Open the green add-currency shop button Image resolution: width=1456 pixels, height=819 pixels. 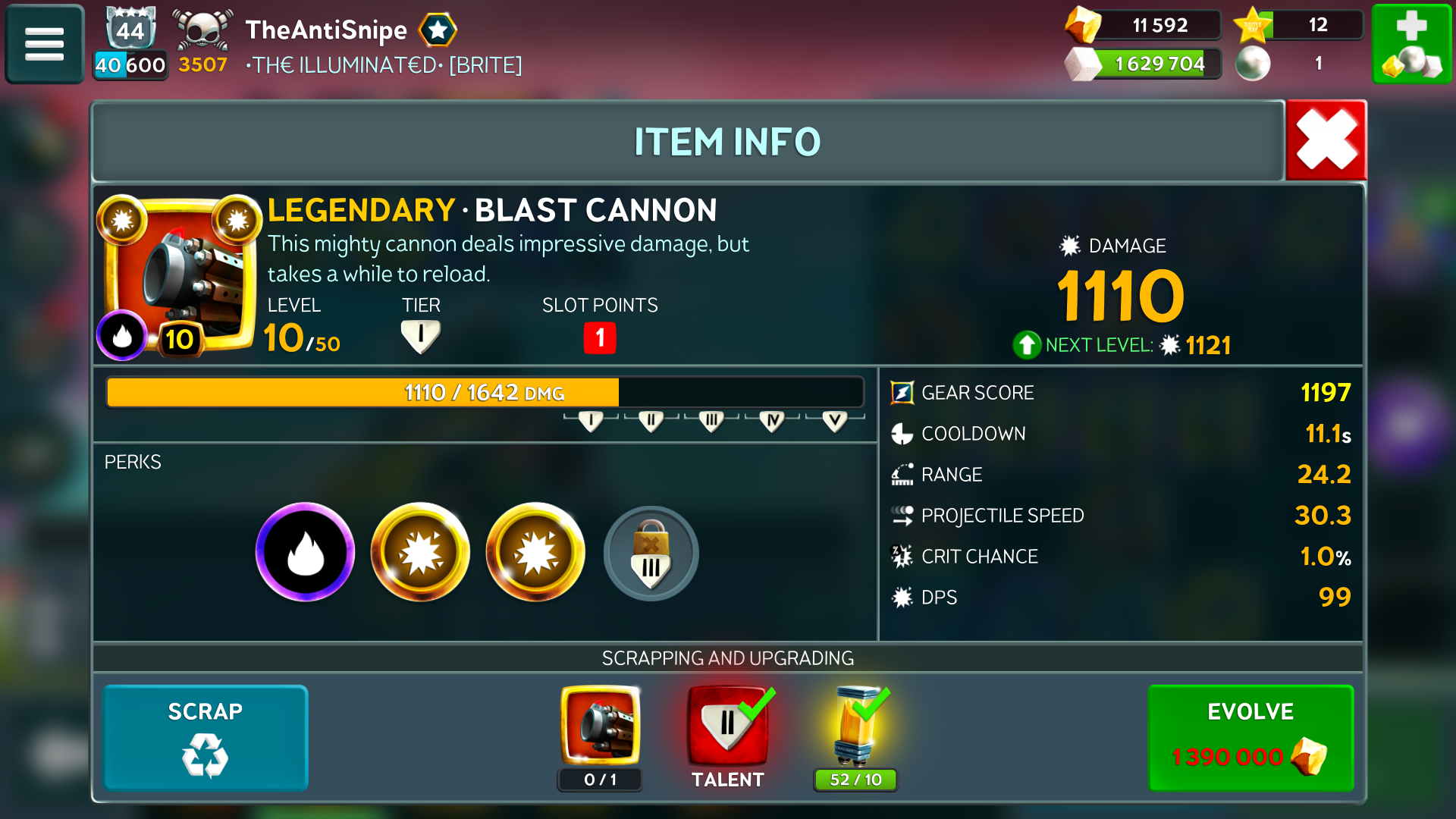[x=1411, y=44]
